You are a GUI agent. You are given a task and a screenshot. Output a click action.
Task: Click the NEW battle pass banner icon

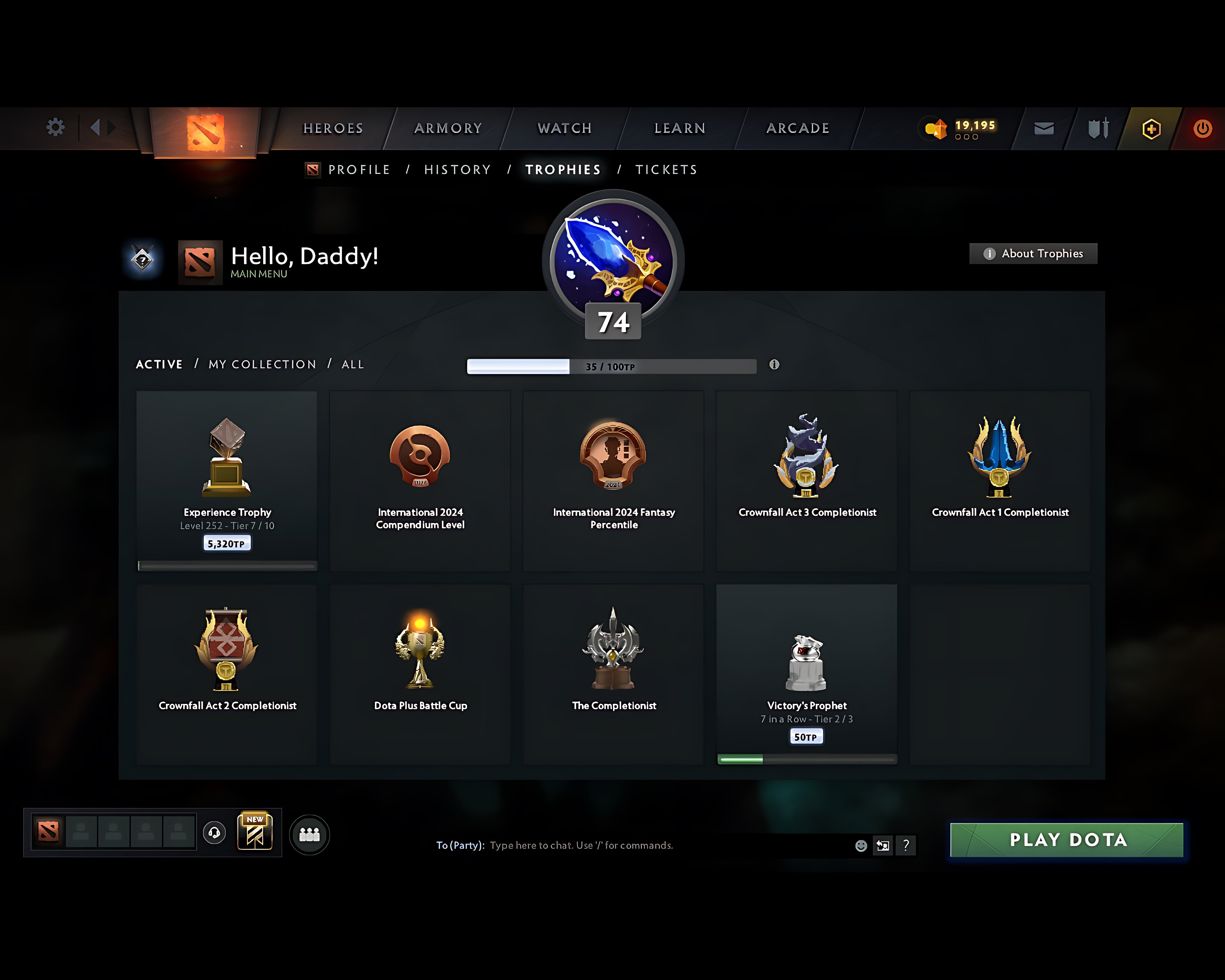[255, 832]
